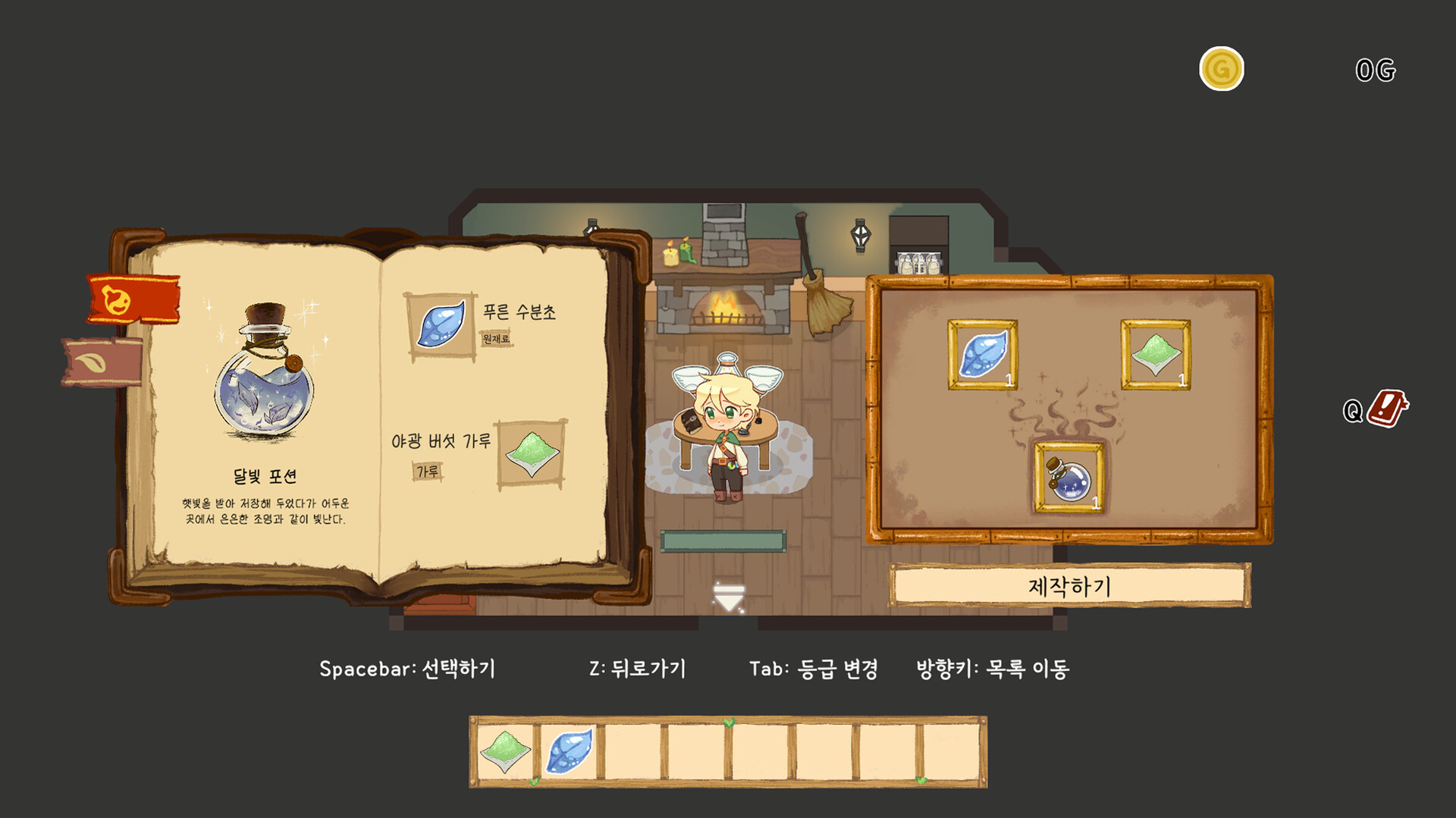Click the teal progress bar under the table
The width and height of the screenshot is (1456, 818).
724,542
